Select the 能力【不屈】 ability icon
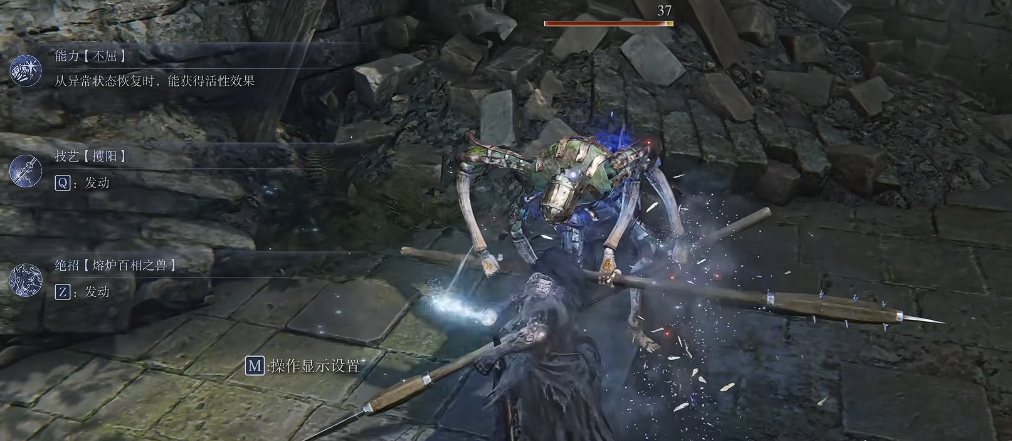The width and height of the screenshot is (1012, 441). coord(24,69)
